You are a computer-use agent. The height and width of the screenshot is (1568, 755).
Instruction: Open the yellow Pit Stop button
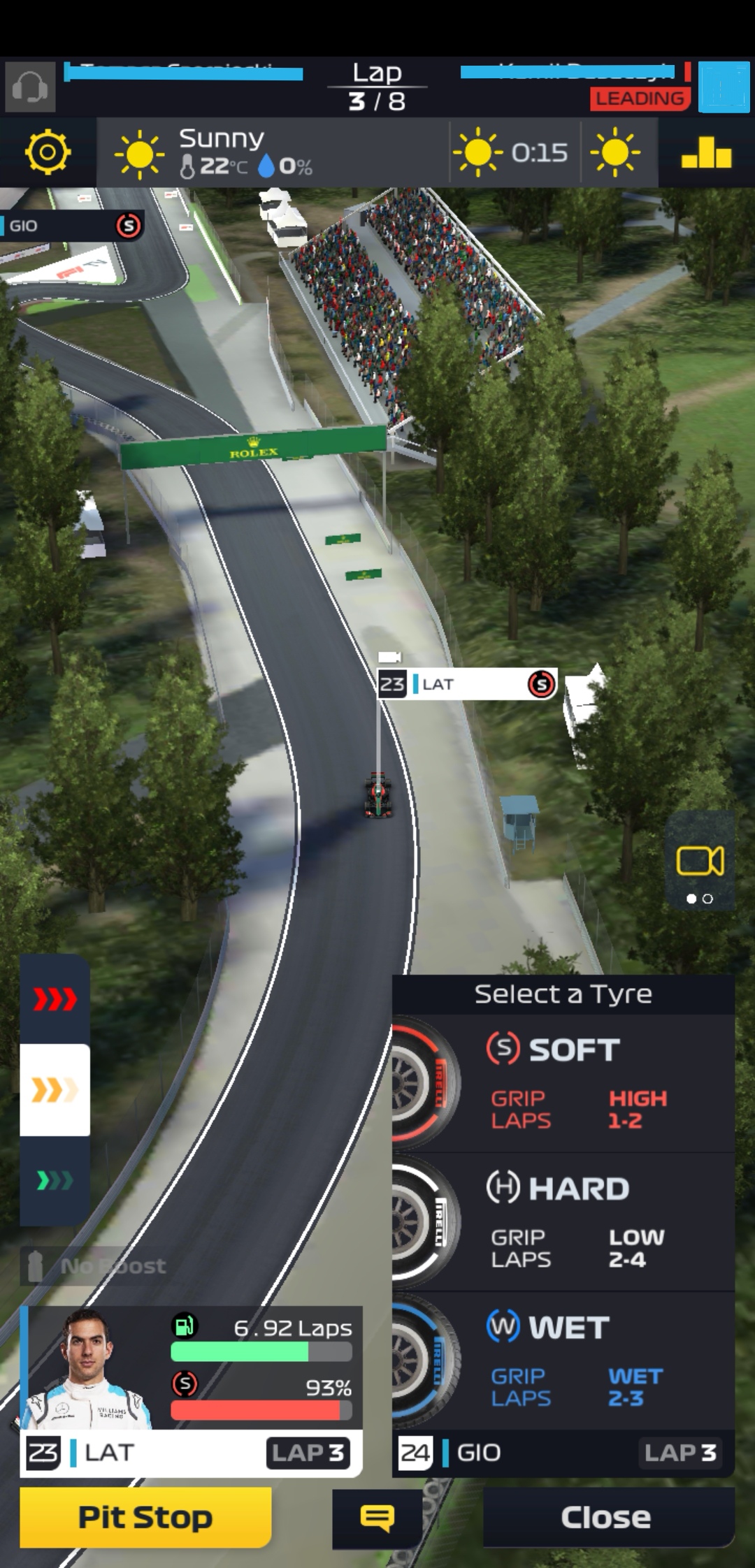point(145,1517)
